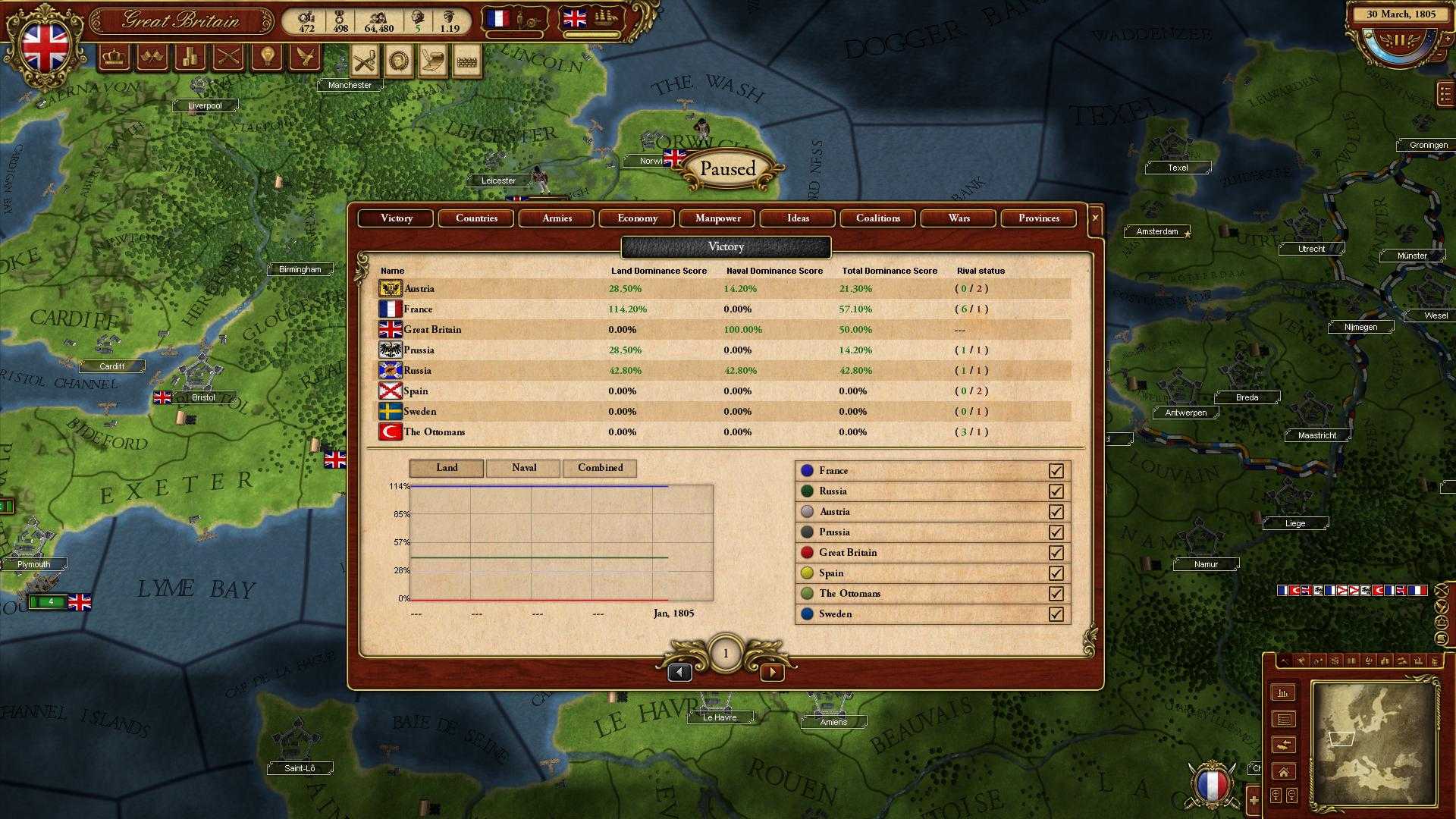Switch to the Coalitions tab

click(877, 218)
